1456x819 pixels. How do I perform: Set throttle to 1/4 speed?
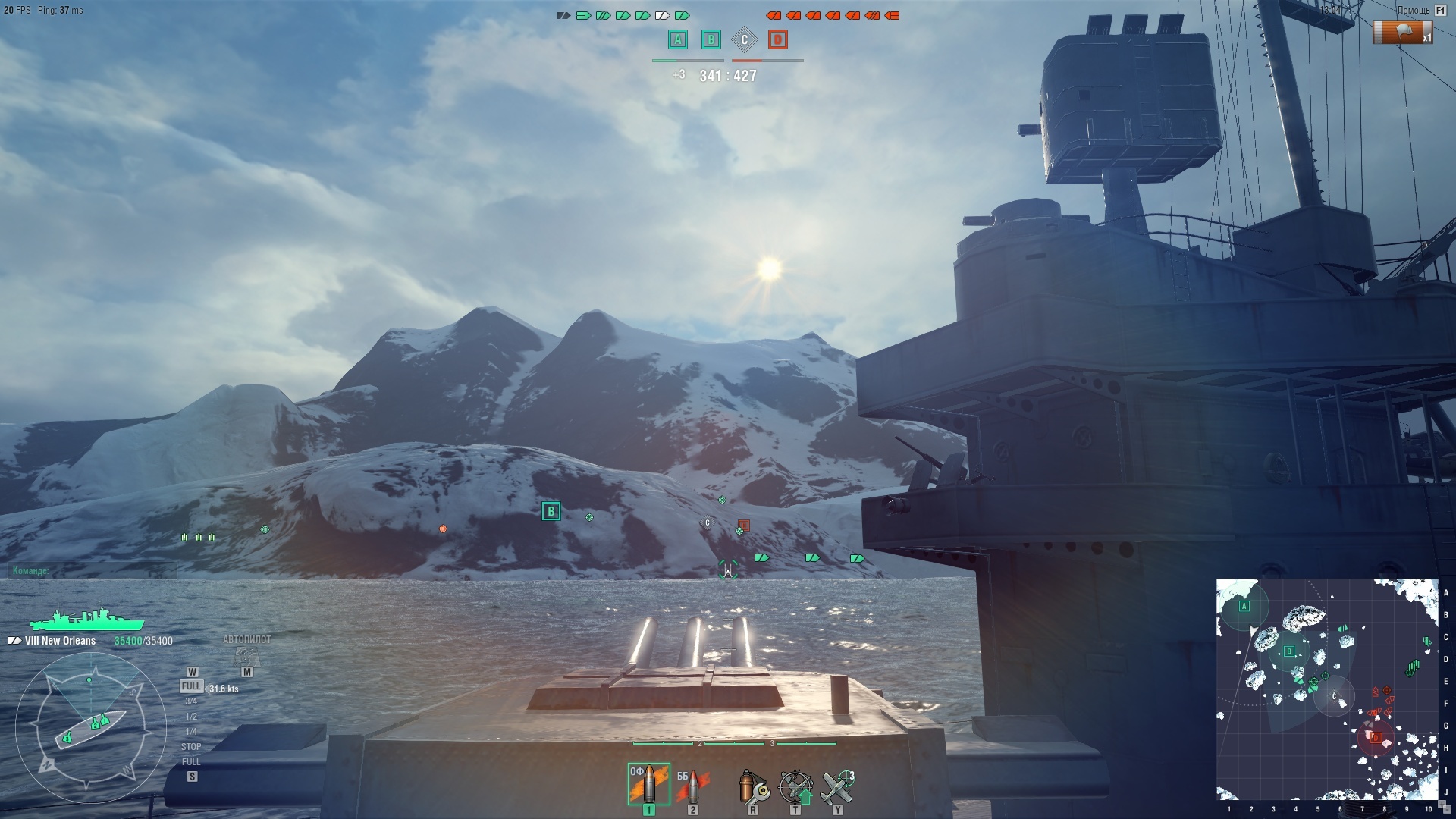pyautogui.click(x=191, y=732)
